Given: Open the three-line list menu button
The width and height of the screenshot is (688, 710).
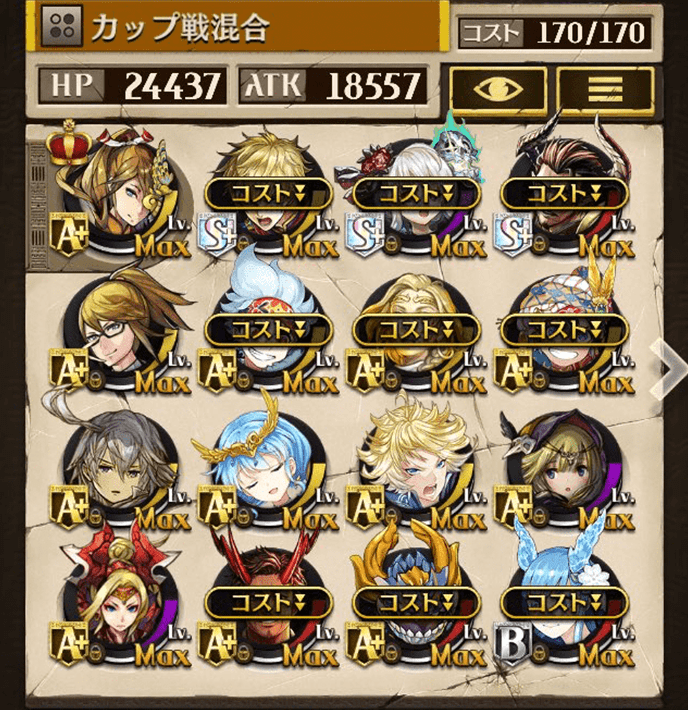Looking at the screenshot, I should click(604, 88).
